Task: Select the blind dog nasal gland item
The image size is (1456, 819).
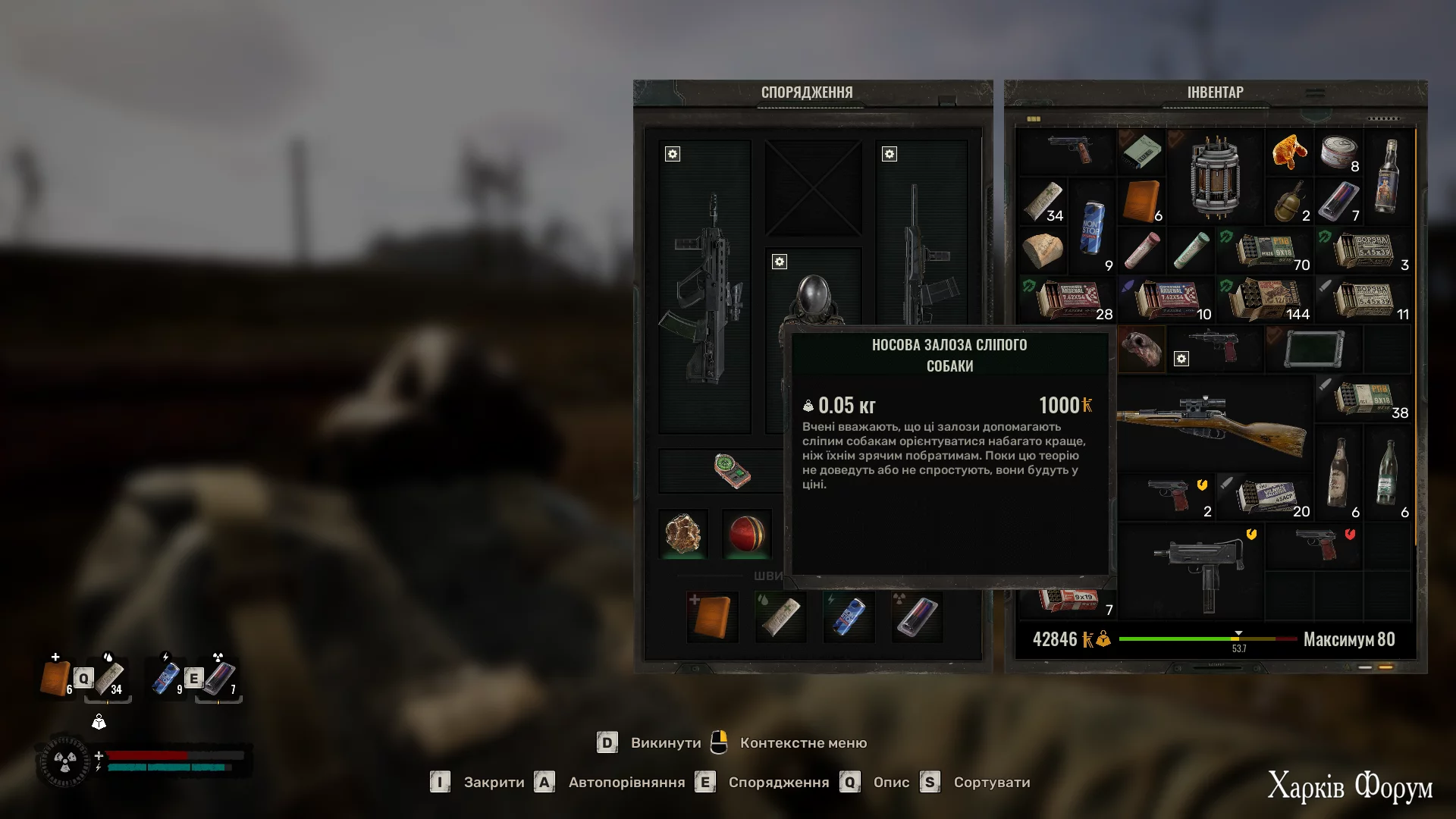Action: [x=1143, y=349]
